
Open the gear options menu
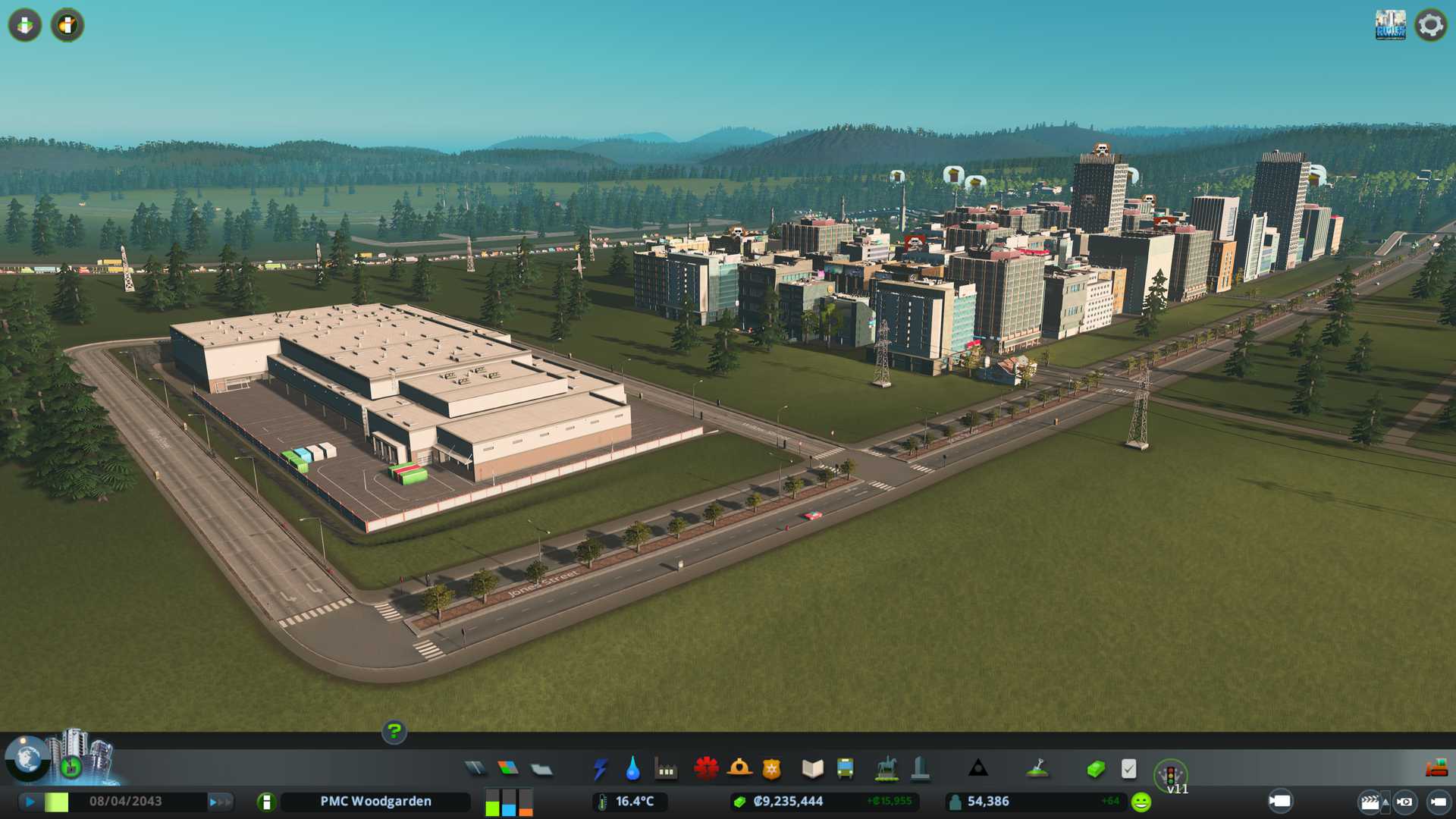click(1430, 25)
